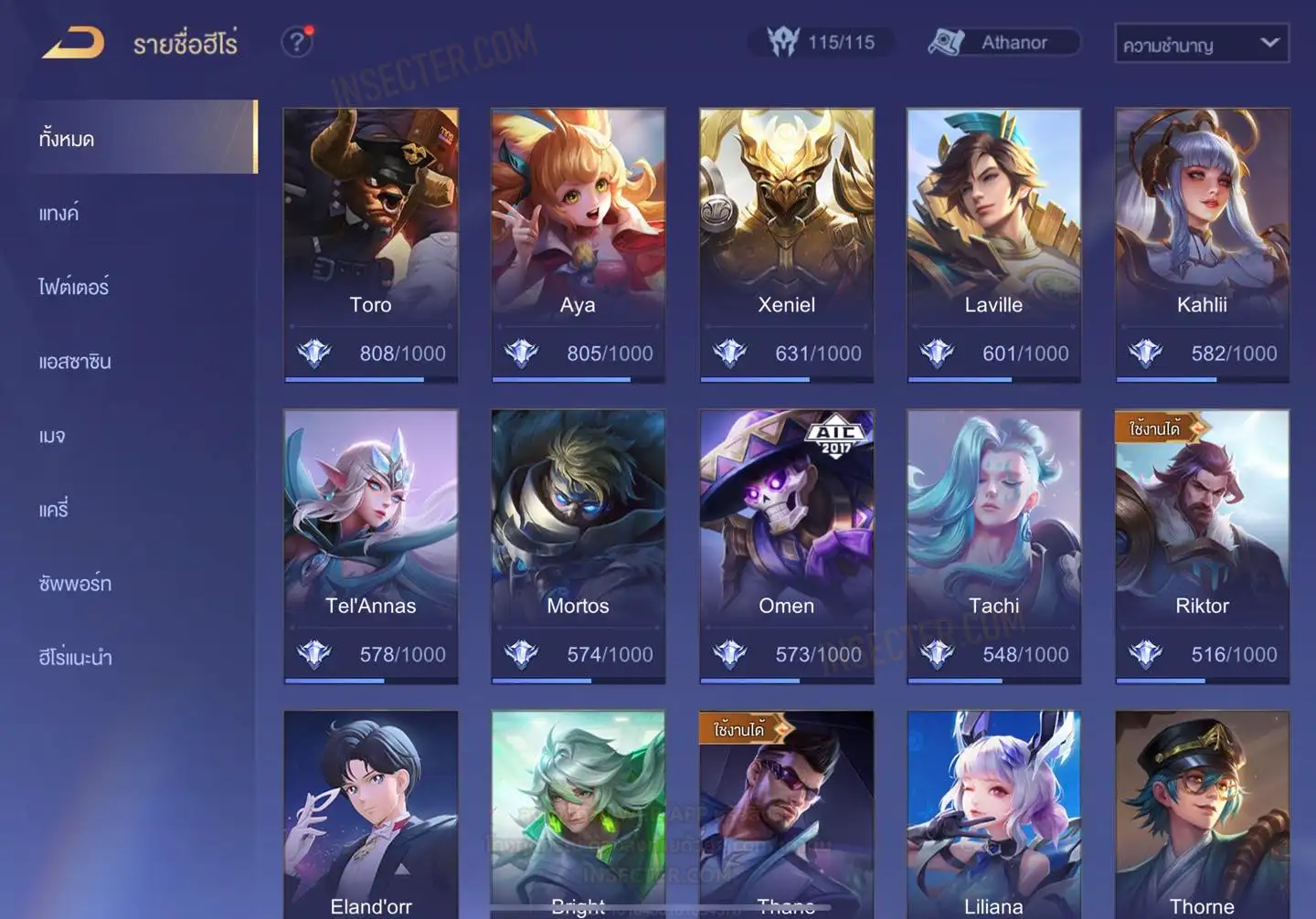Select the Laville hero card
Screen dimensions: 1316x919
click(x=993, y=244)
